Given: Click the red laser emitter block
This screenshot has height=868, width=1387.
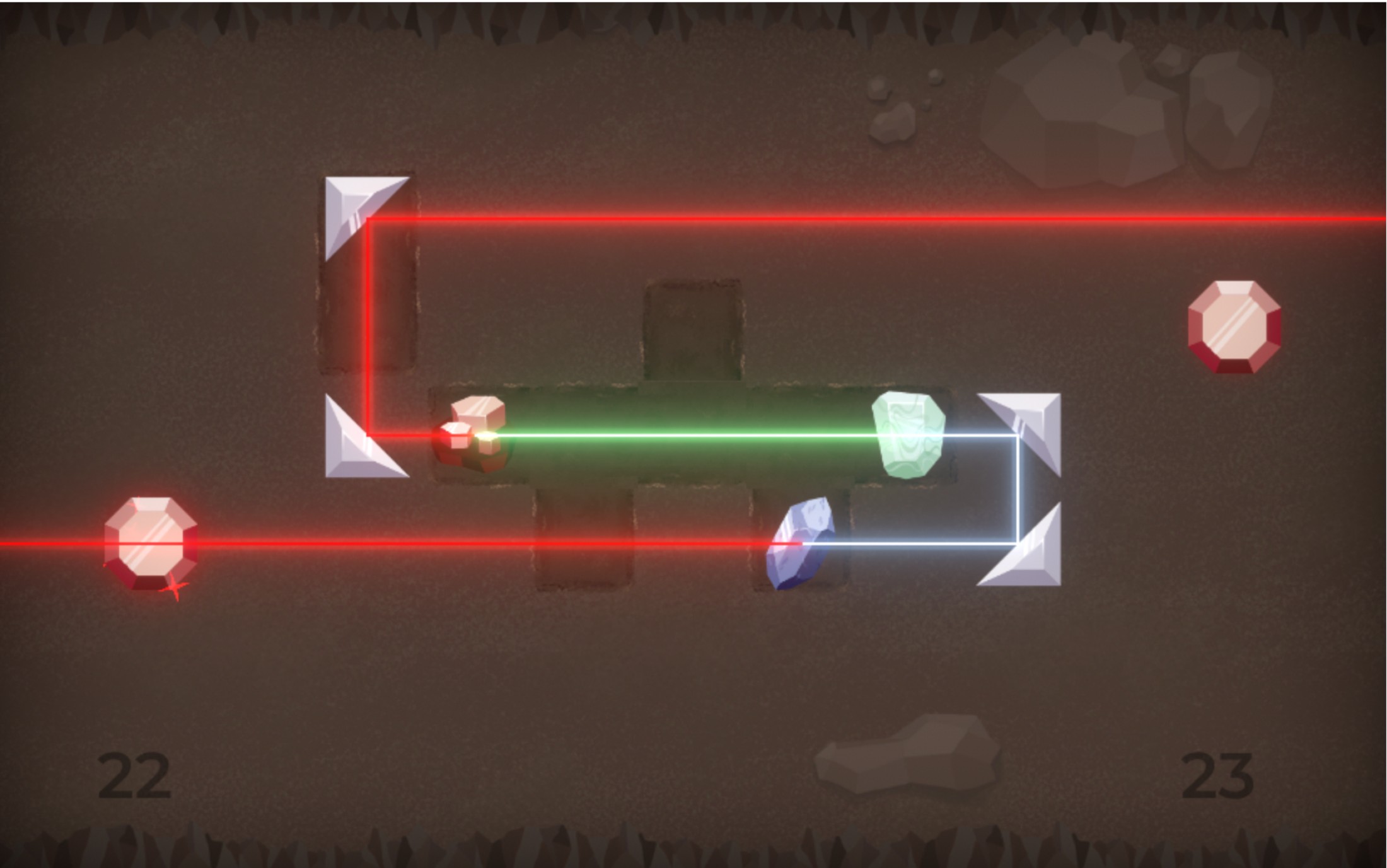Looking at the screenshot, I should point(474,434).
